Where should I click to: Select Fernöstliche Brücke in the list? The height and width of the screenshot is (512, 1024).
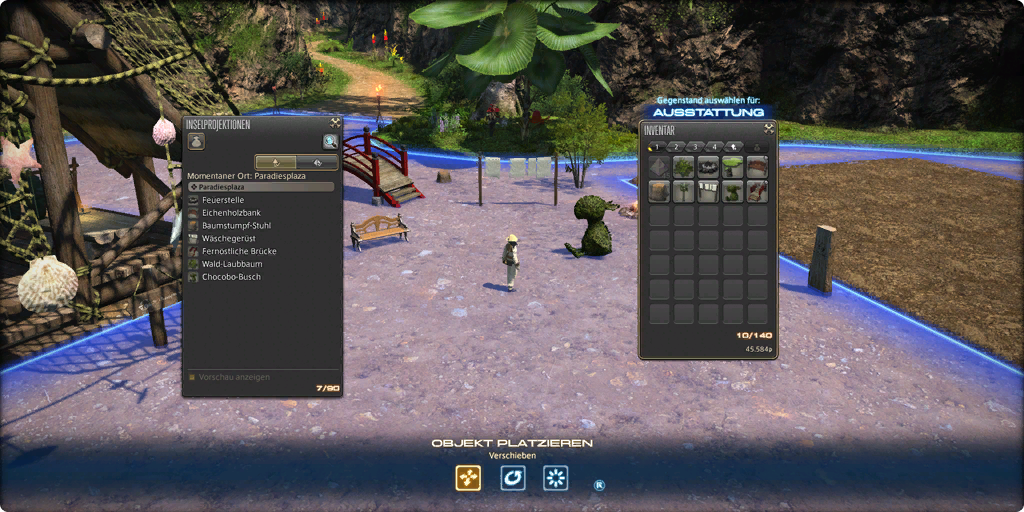[238, 251]
